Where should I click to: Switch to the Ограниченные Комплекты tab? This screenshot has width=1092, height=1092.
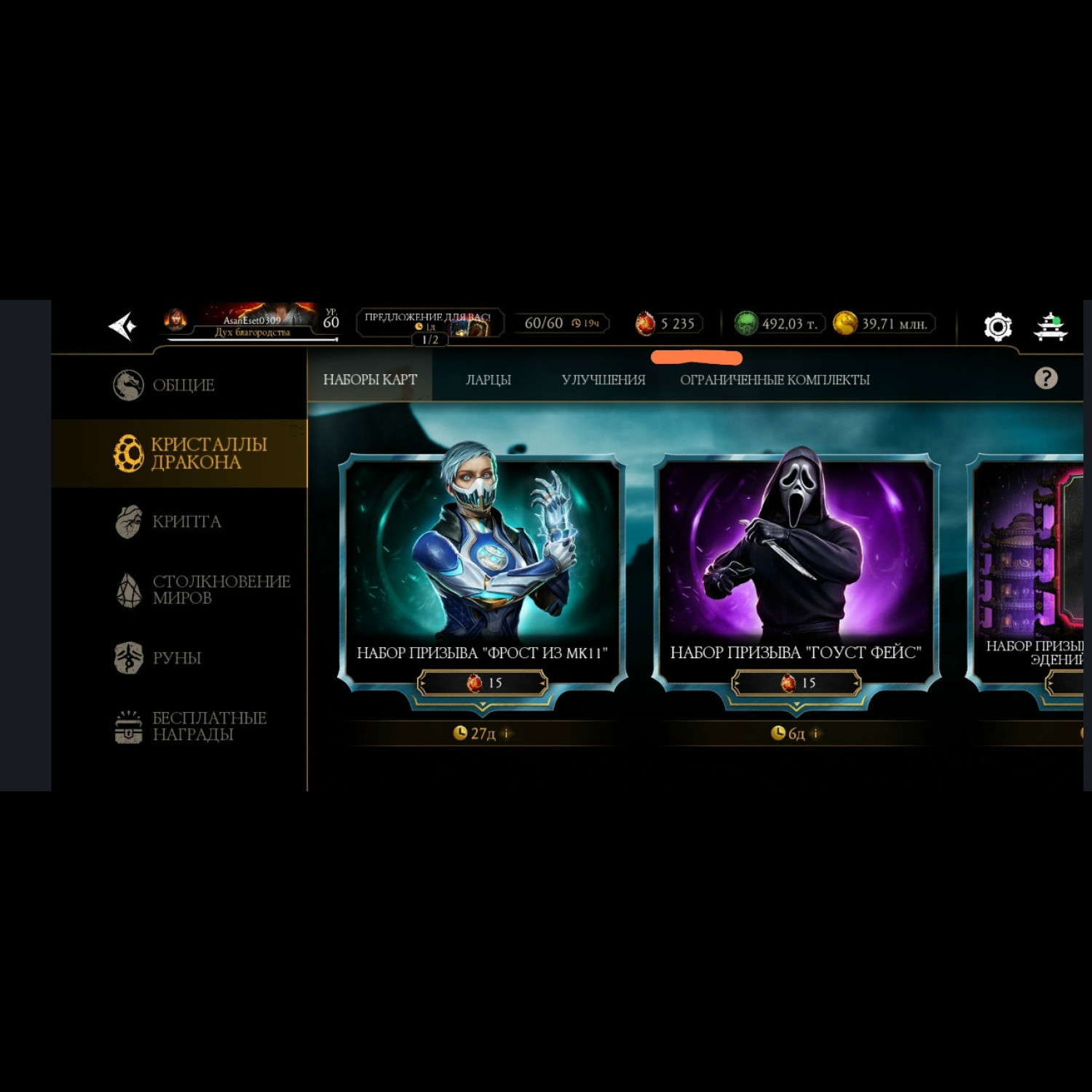[775, 379]
